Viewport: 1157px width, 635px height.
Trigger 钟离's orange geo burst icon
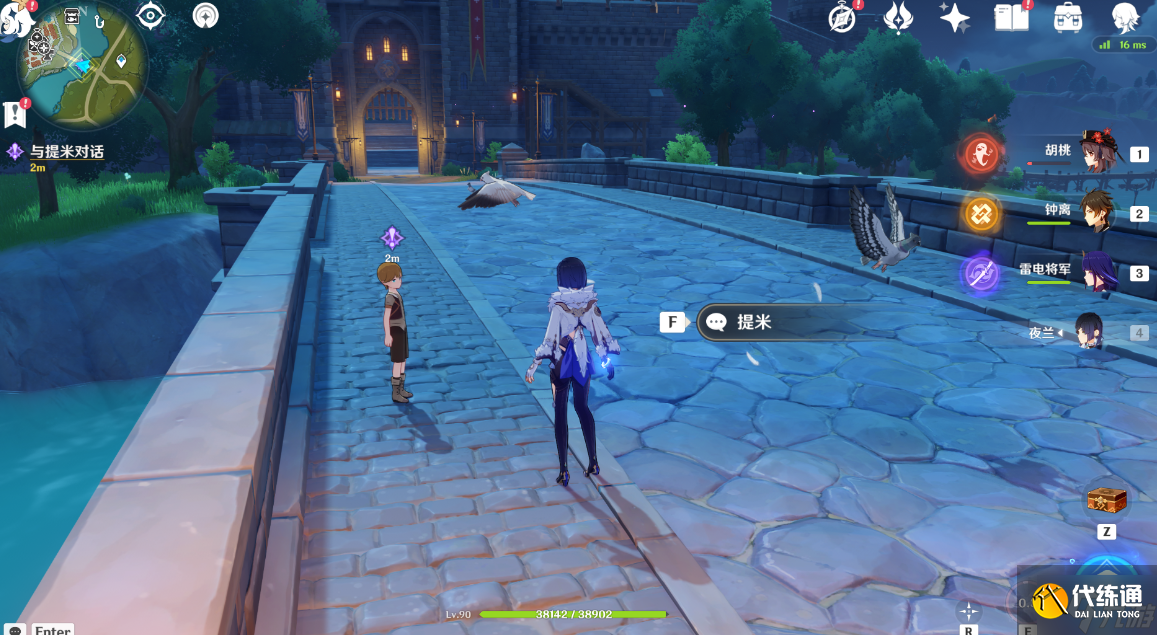(x=981, y=213)
